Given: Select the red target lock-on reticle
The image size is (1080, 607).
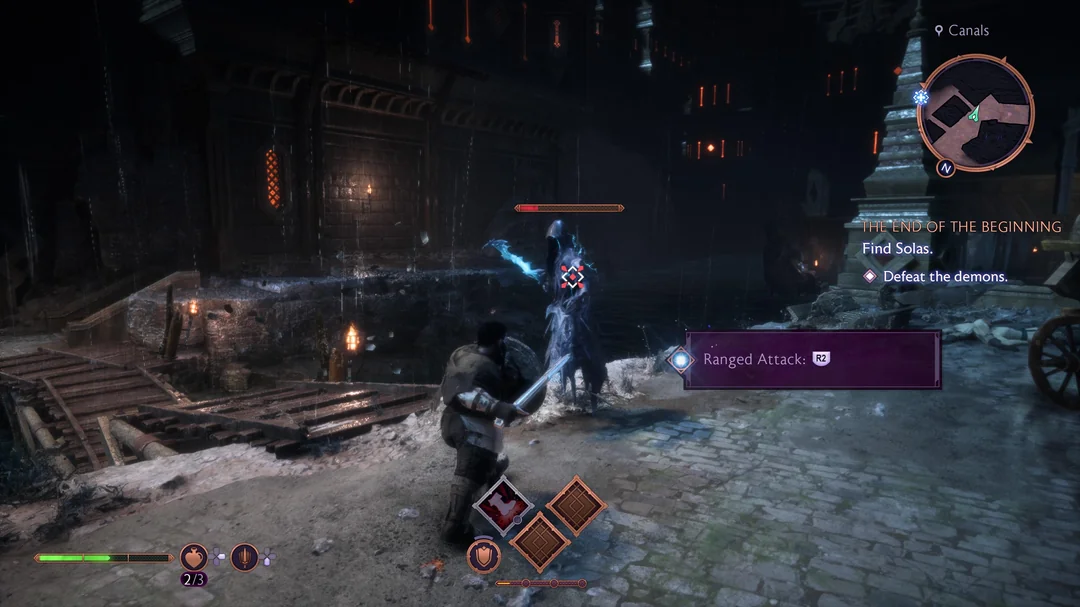Looking at the screenshot, I should click(571, 276).
